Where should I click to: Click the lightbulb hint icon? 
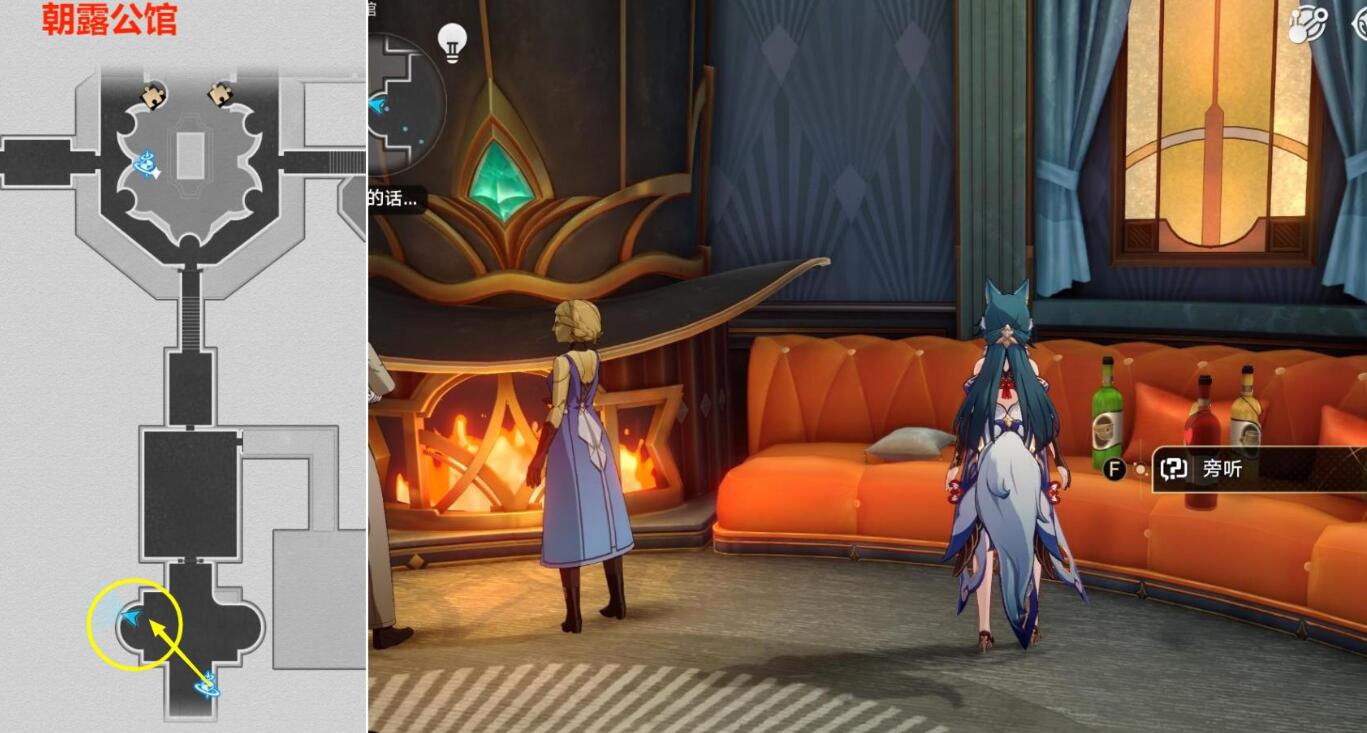pyautogui.click(x=453, y=44)
